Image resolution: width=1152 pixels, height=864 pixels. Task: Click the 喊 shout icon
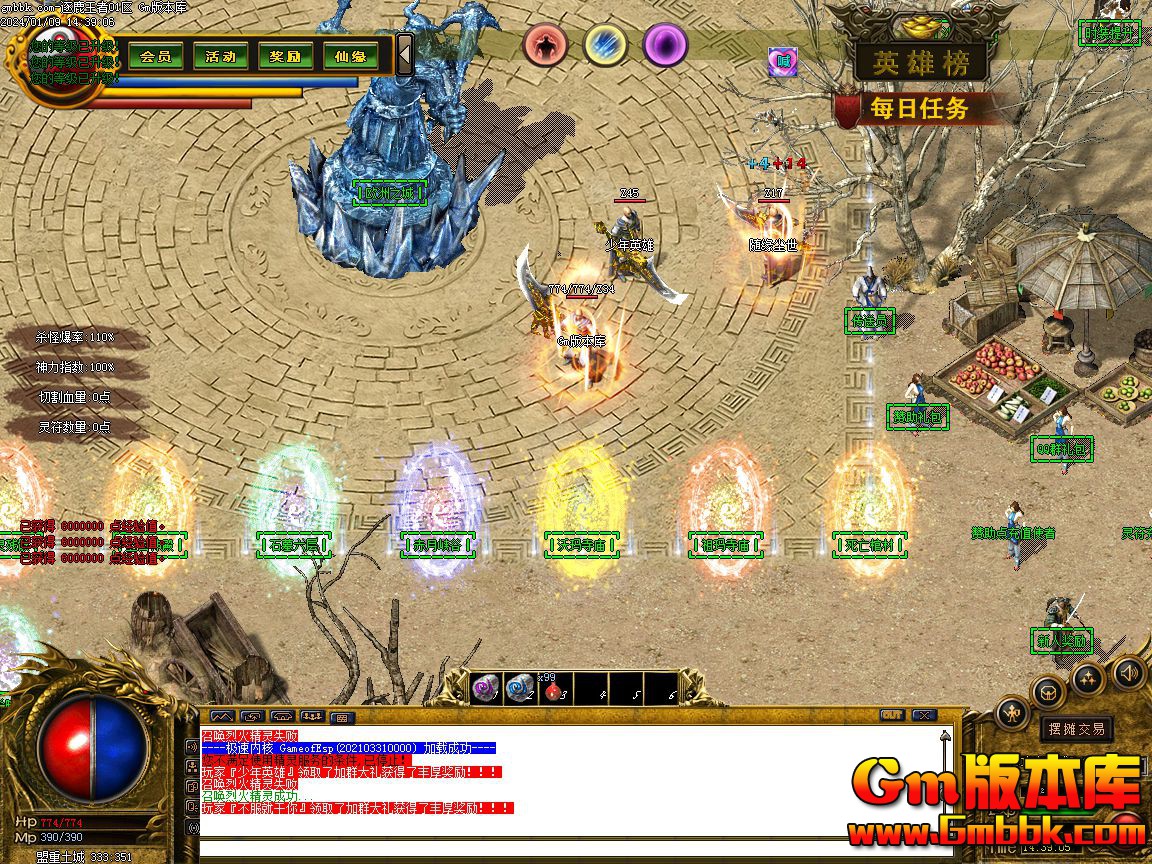click(x=782, y=61)
